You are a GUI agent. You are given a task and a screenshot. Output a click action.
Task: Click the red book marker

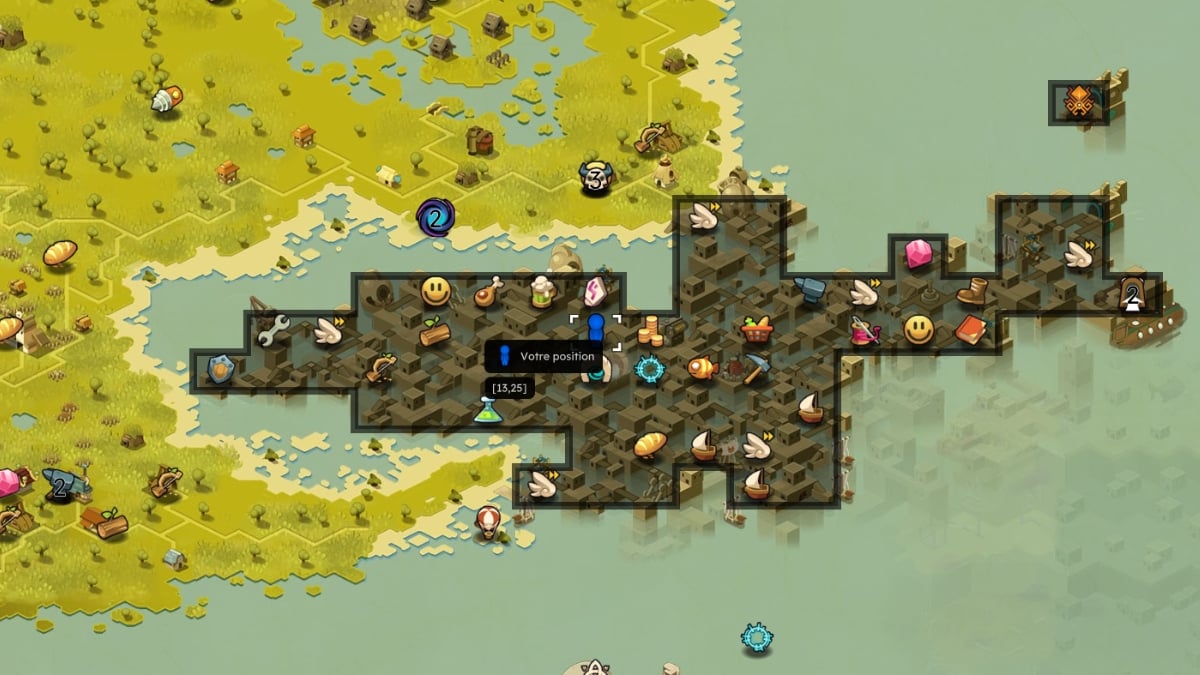point(970,329)
